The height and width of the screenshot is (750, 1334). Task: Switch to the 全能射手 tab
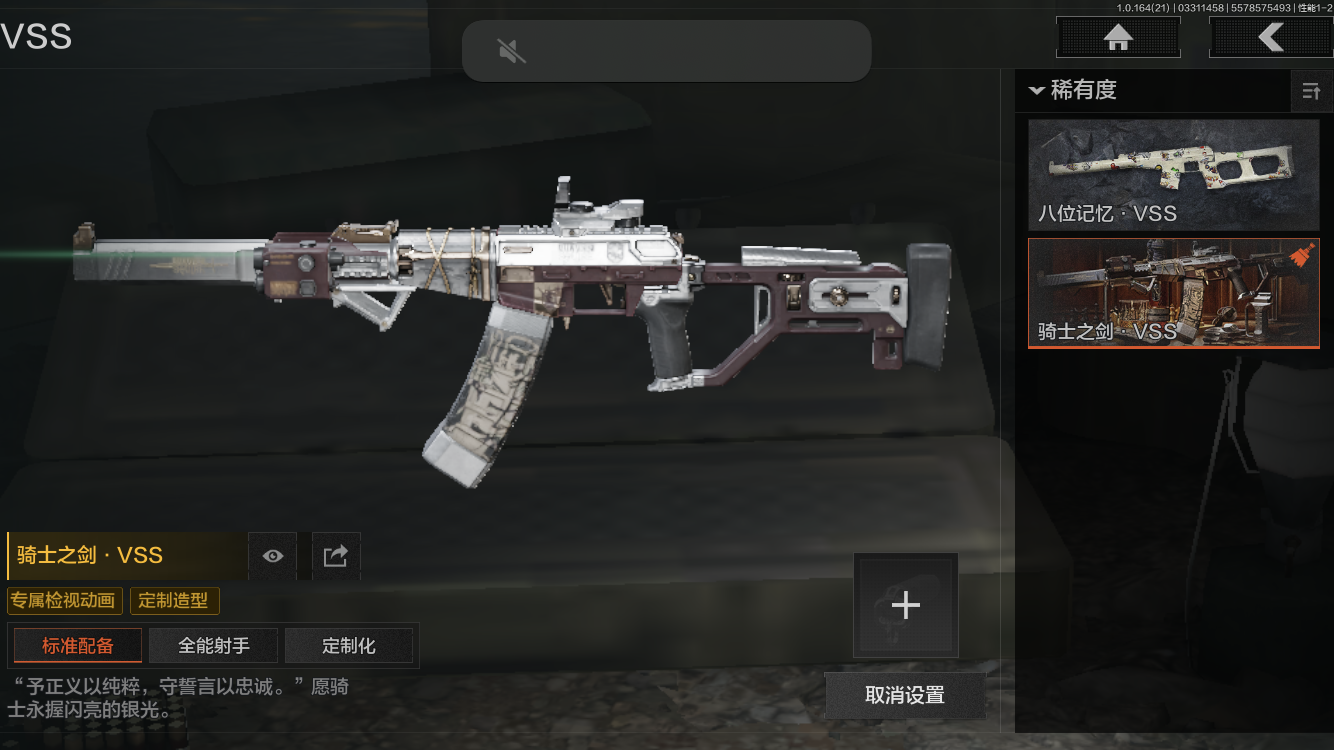coord(214,646)
